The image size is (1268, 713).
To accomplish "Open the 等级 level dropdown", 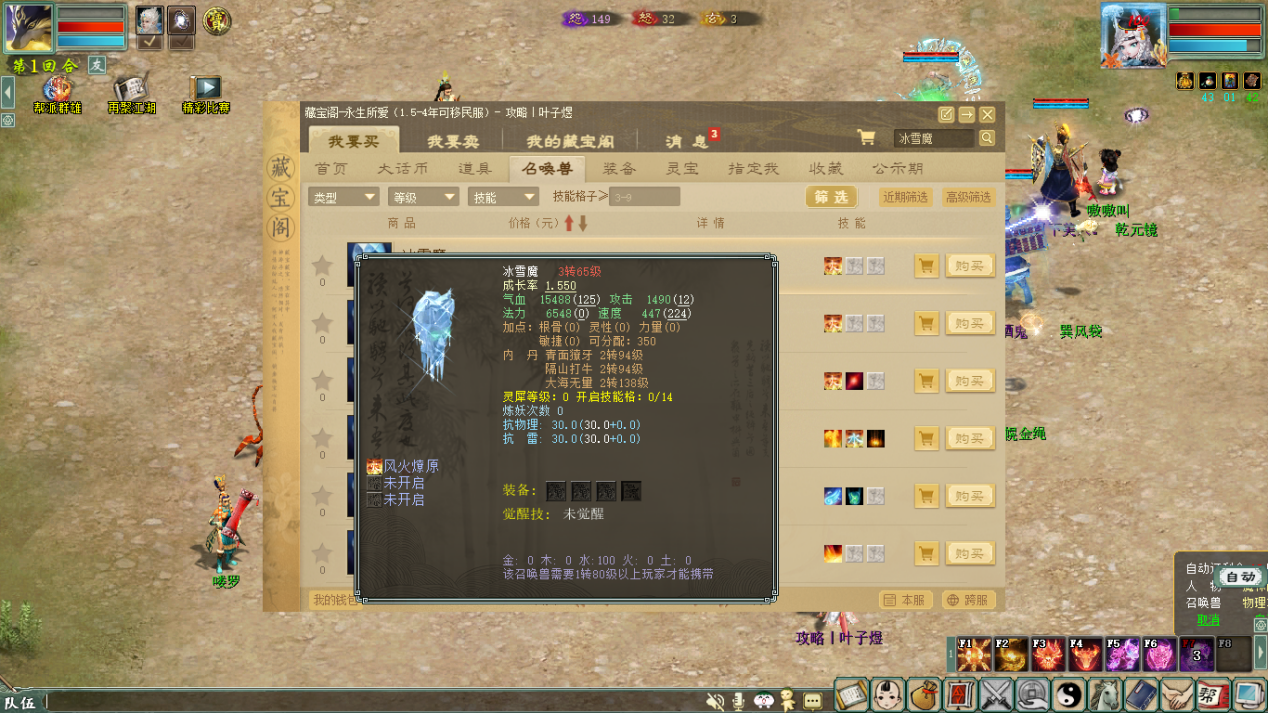I will (423, 197).
